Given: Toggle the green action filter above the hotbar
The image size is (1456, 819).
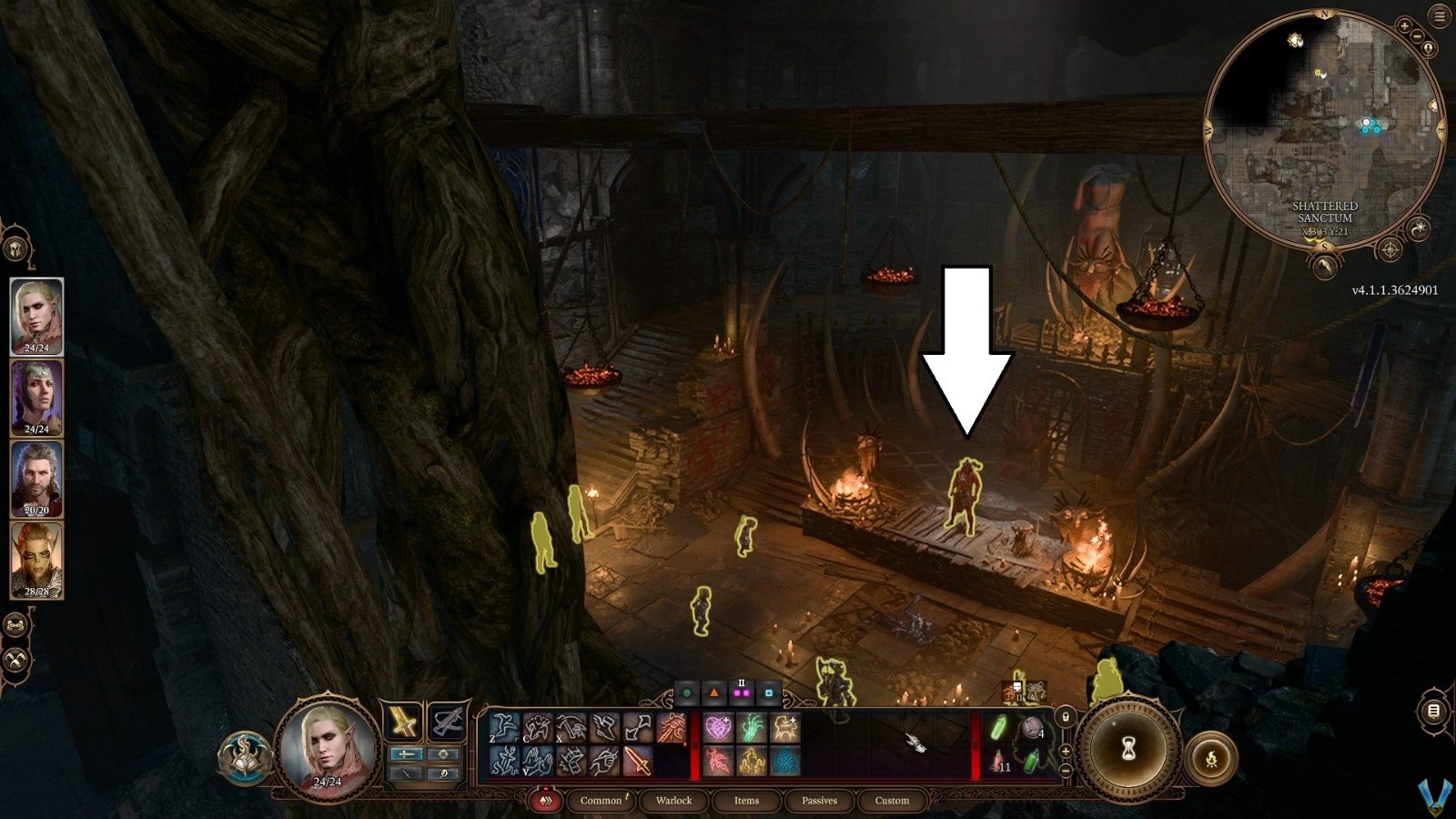Looking at the screenshot, I should click(x=685, y=692).
